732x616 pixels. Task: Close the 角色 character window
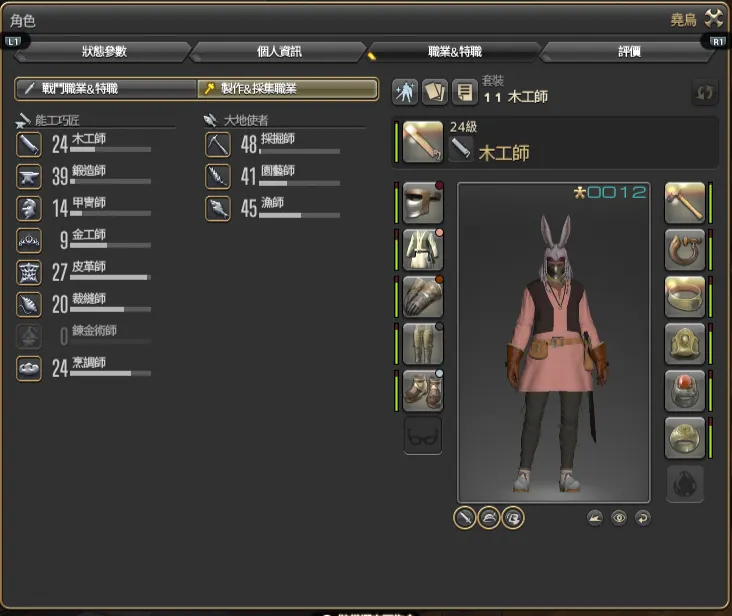click(713, 17)
